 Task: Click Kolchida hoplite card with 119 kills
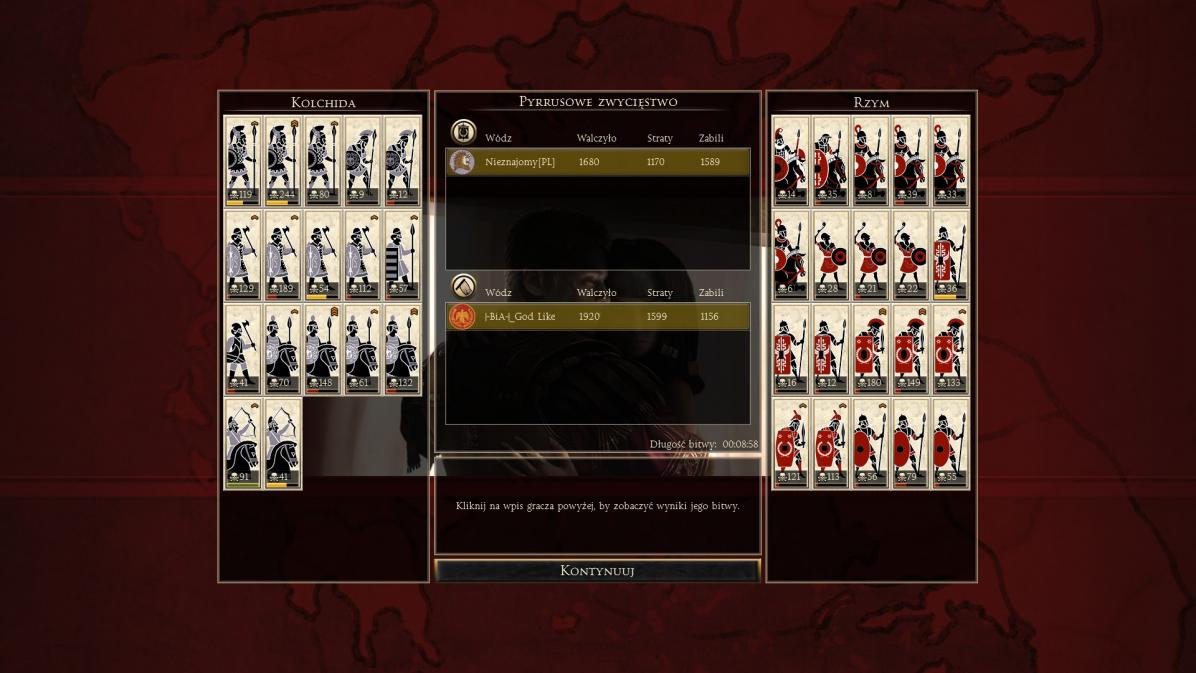point(242,160)
